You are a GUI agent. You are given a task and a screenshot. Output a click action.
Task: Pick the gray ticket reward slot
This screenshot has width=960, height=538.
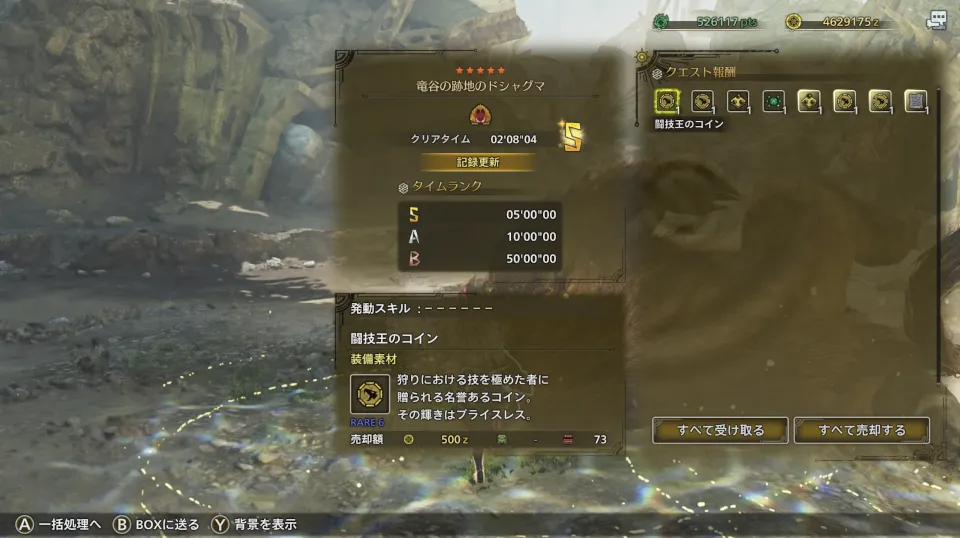915,101
